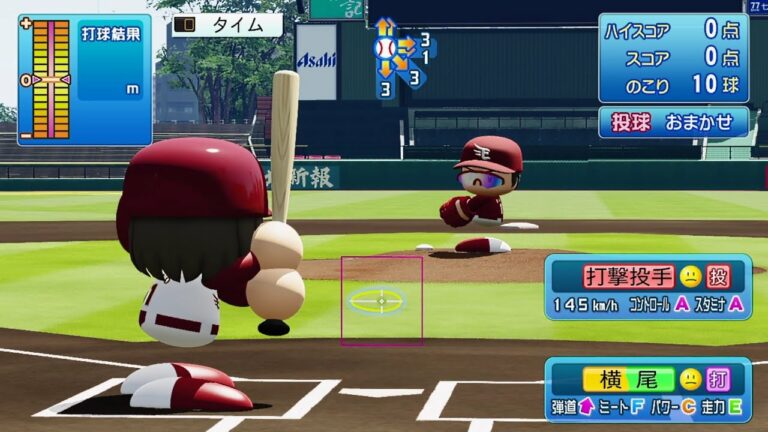This screenshot has width=768, height=432.
Task: Open the 打撃投手 pitcher info panel
Action: (x=648, y=286)
